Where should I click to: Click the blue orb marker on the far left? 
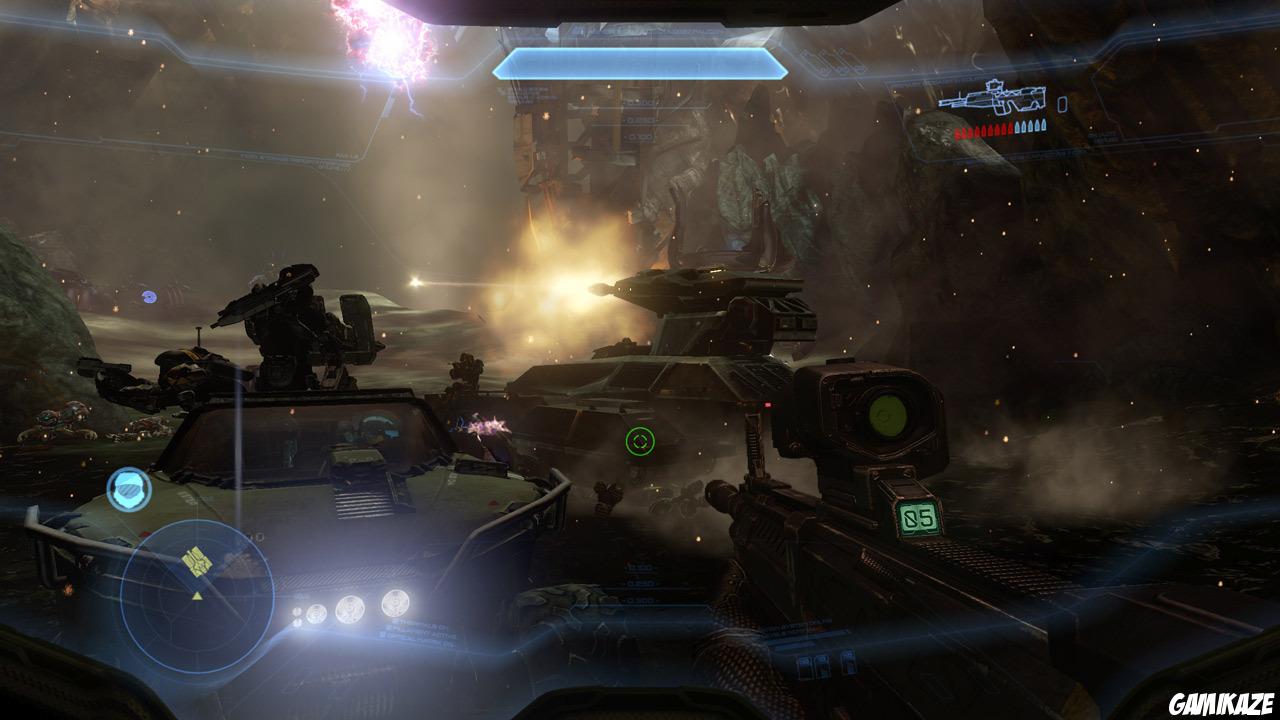click(x=150, y=296)
